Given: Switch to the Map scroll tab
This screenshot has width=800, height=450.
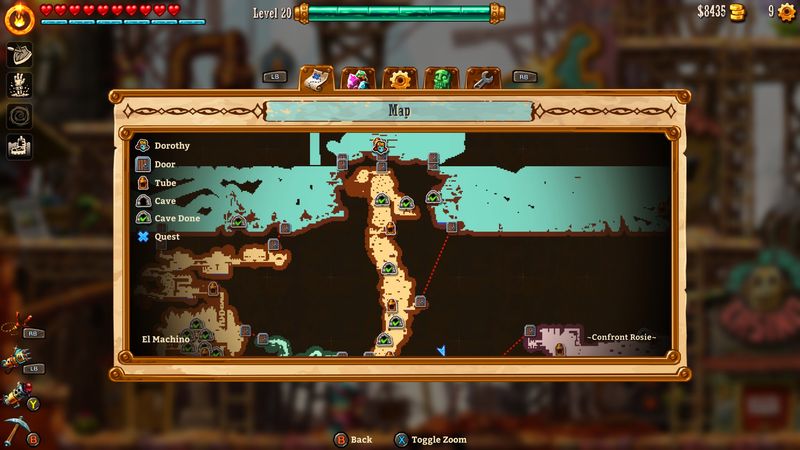Looking at the screenshot, I should coord(317,78).
